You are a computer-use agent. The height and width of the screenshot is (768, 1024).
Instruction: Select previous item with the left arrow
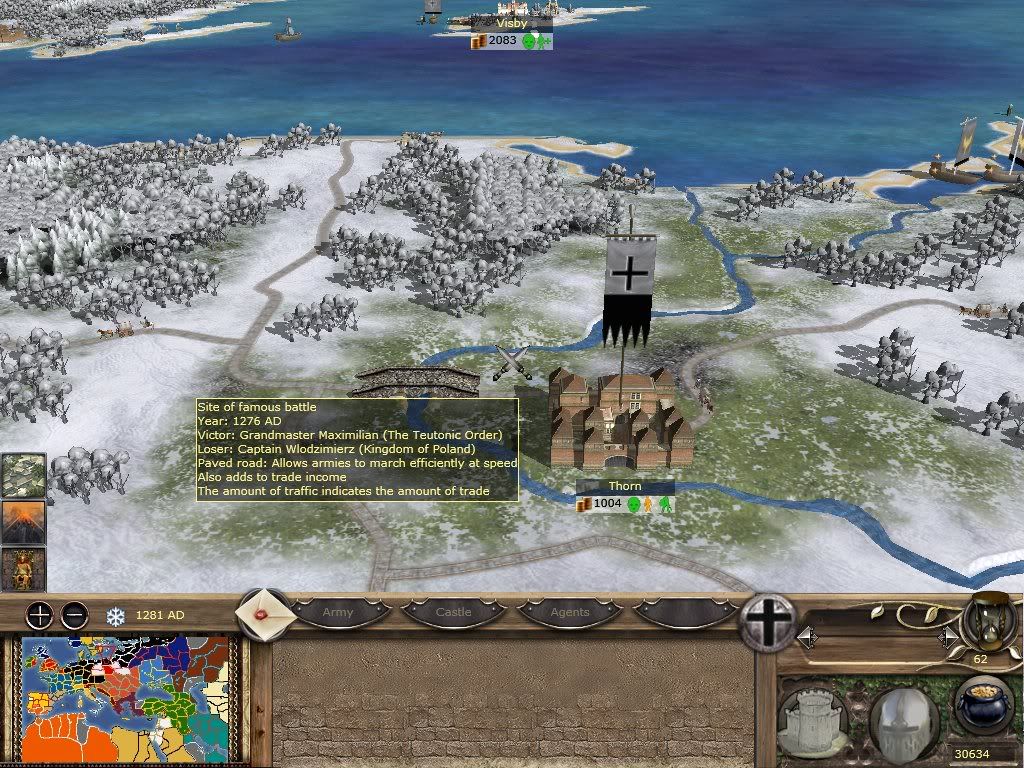[806, 637]
